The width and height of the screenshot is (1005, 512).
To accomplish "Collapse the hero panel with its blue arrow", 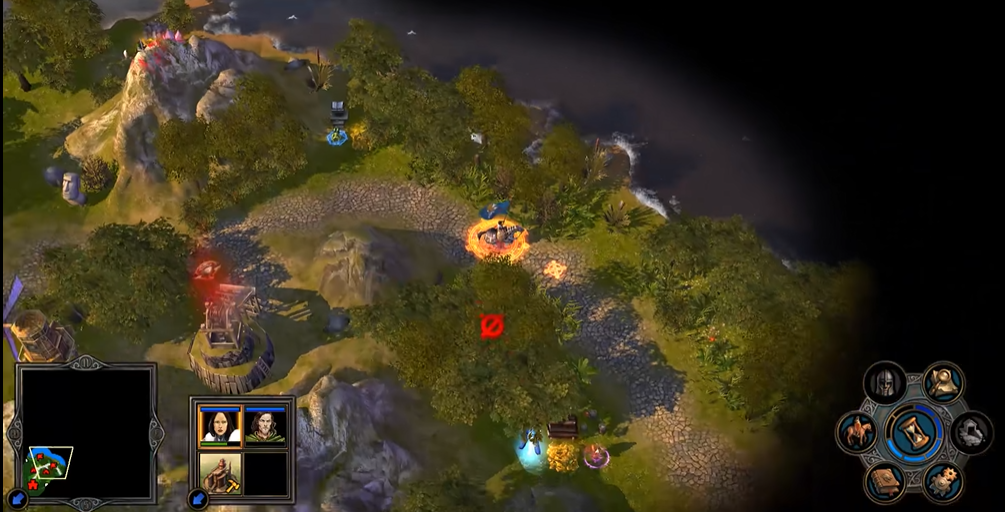I will (199, 497).
